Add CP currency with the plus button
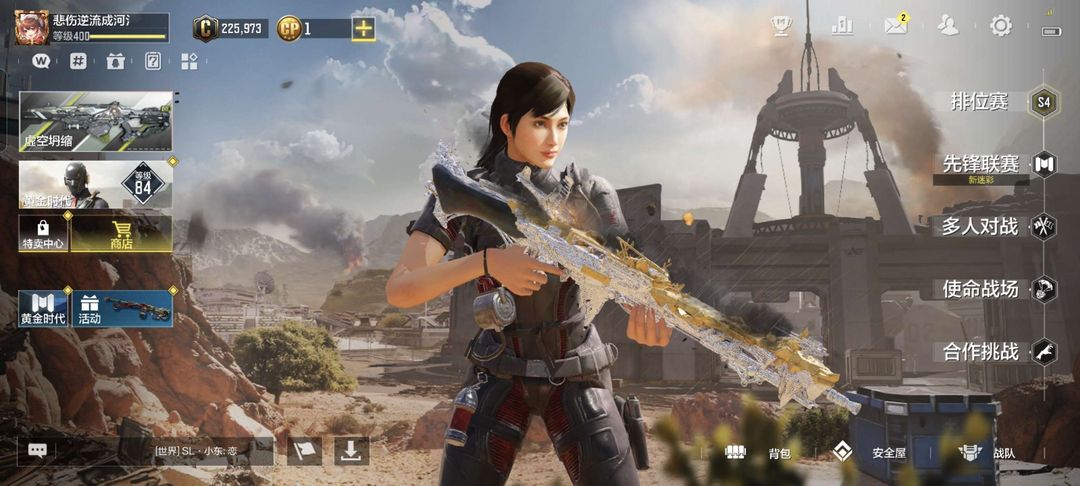1080x486 pixels. tap(363, 28)
